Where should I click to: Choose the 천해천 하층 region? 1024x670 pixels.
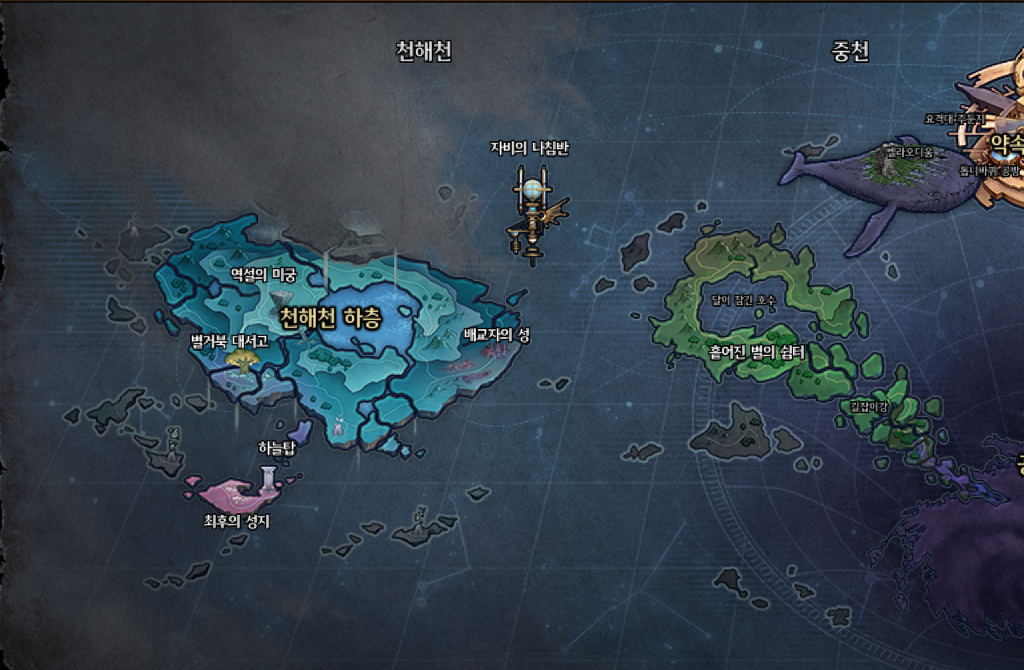(330, 319)
